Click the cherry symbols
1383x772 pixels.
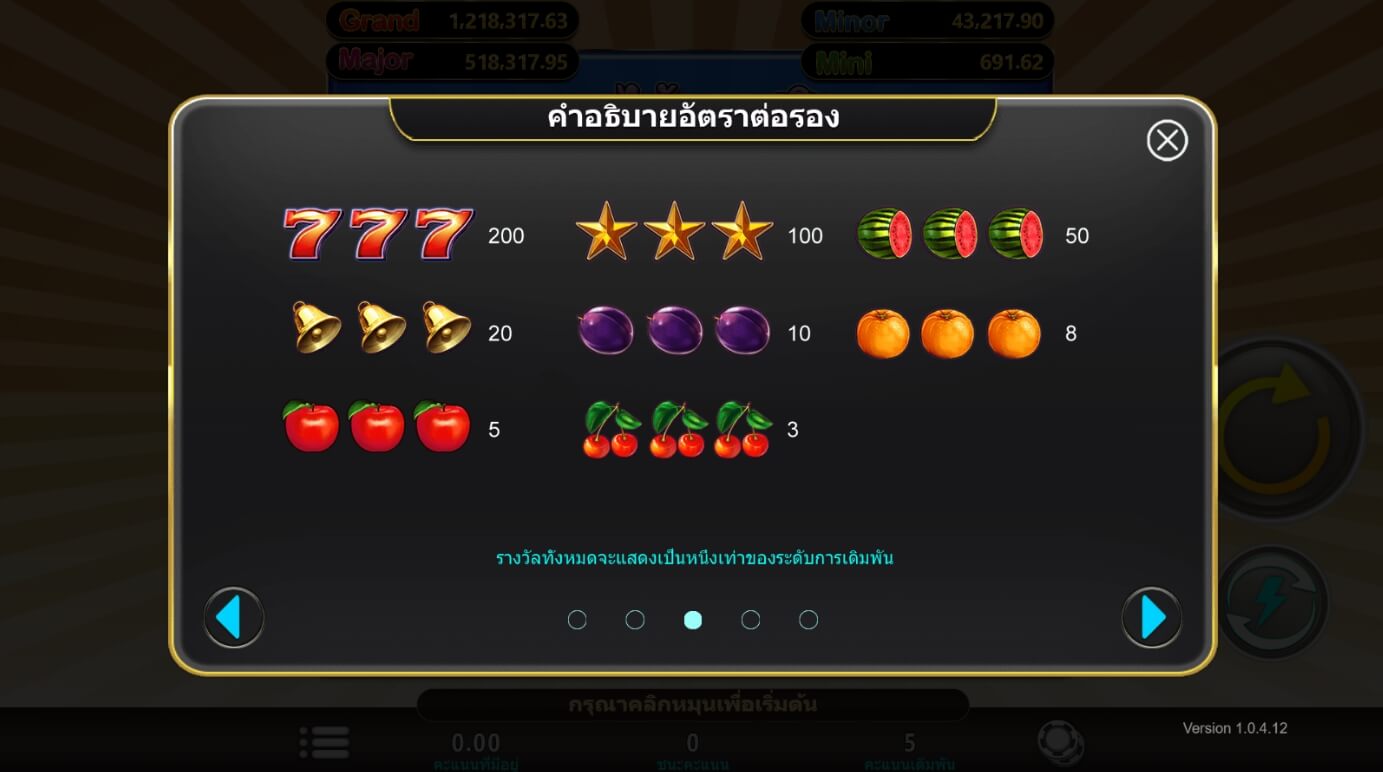[x=670, y=430]
